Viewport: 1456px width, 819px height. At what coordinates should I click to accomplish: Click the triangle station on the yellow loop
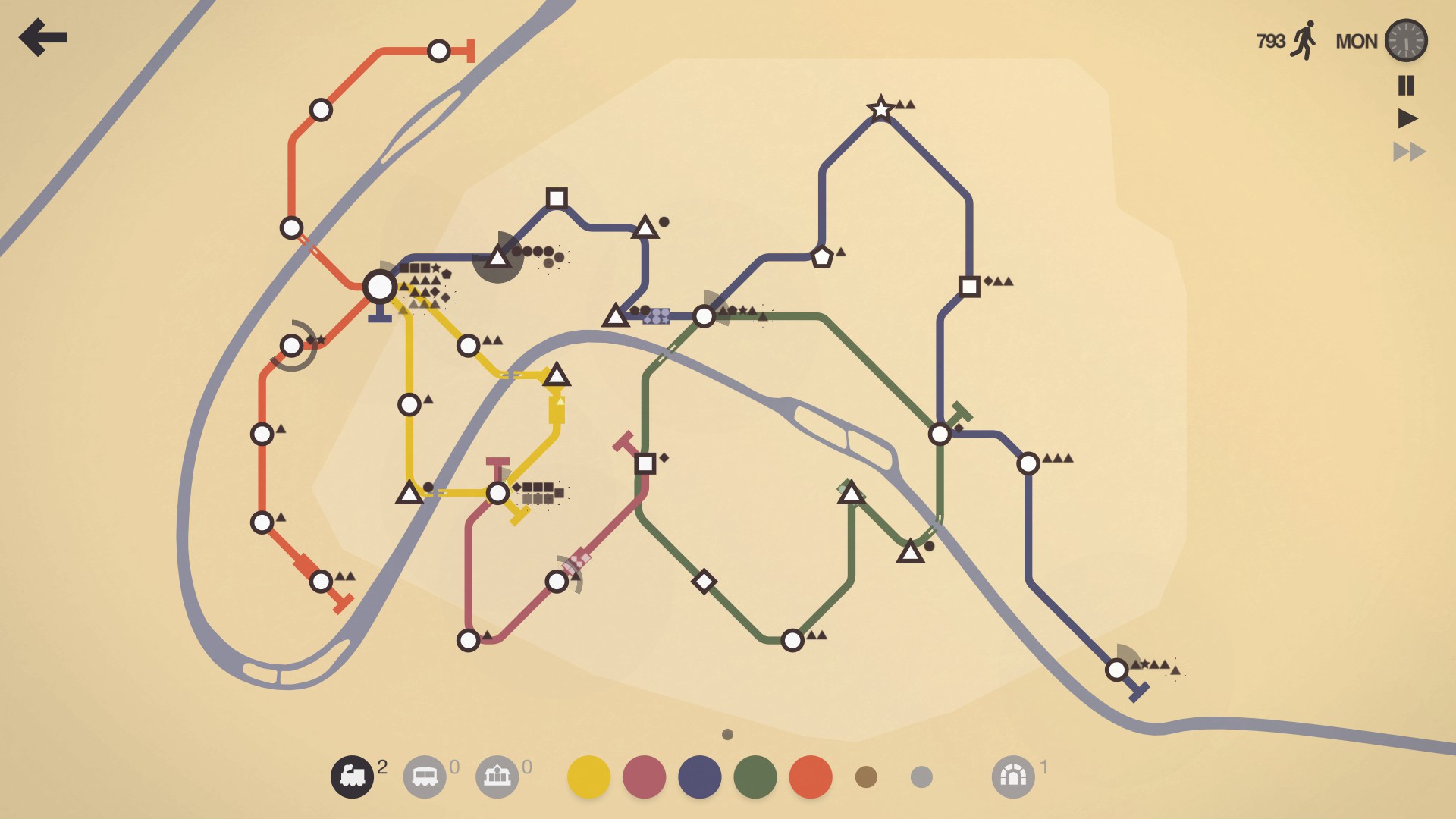point(558,376)
